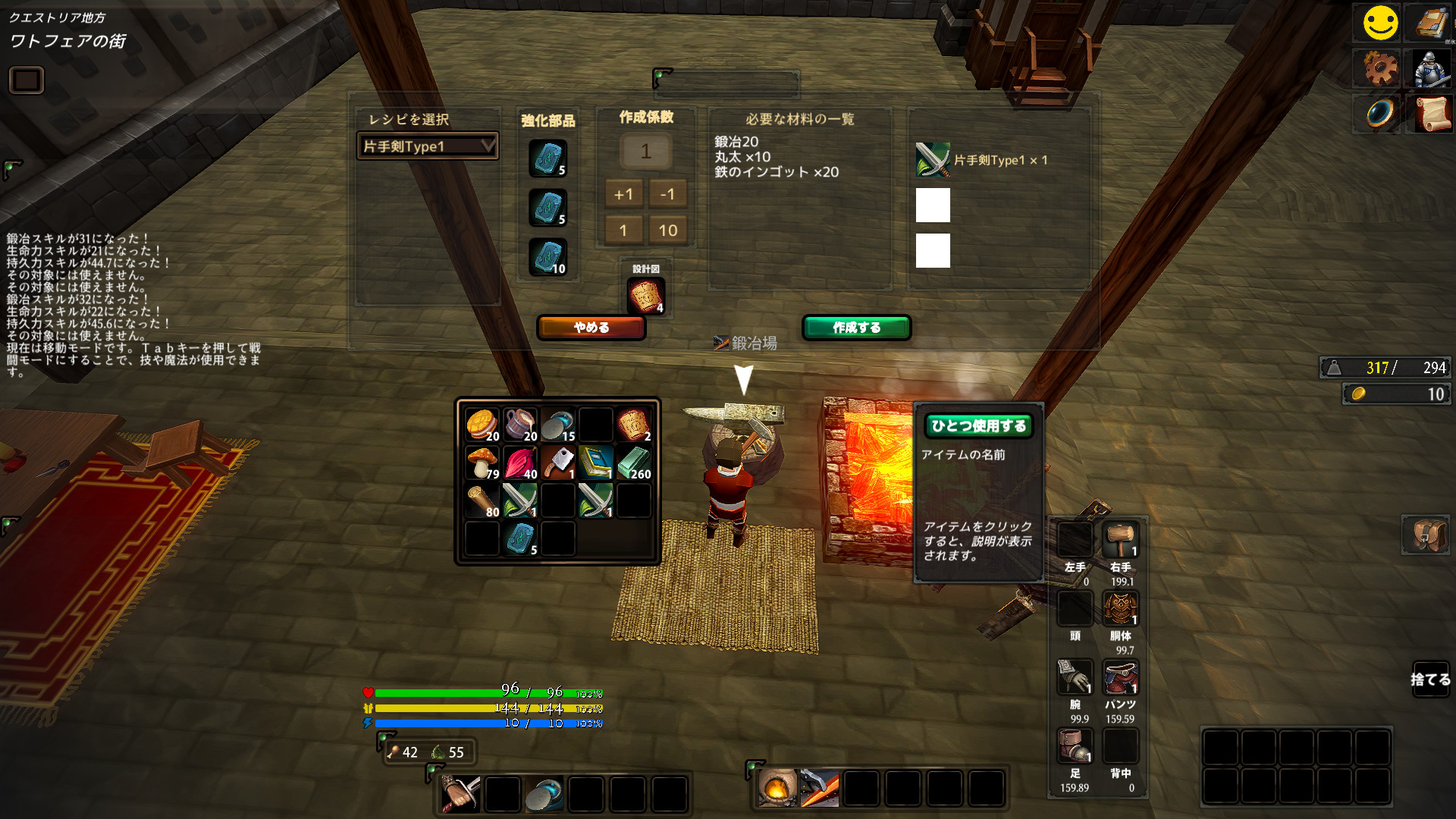Click +1 to increase crafting quantity
This screenshot has height=819, width=1456.
(x=623, y=194)
